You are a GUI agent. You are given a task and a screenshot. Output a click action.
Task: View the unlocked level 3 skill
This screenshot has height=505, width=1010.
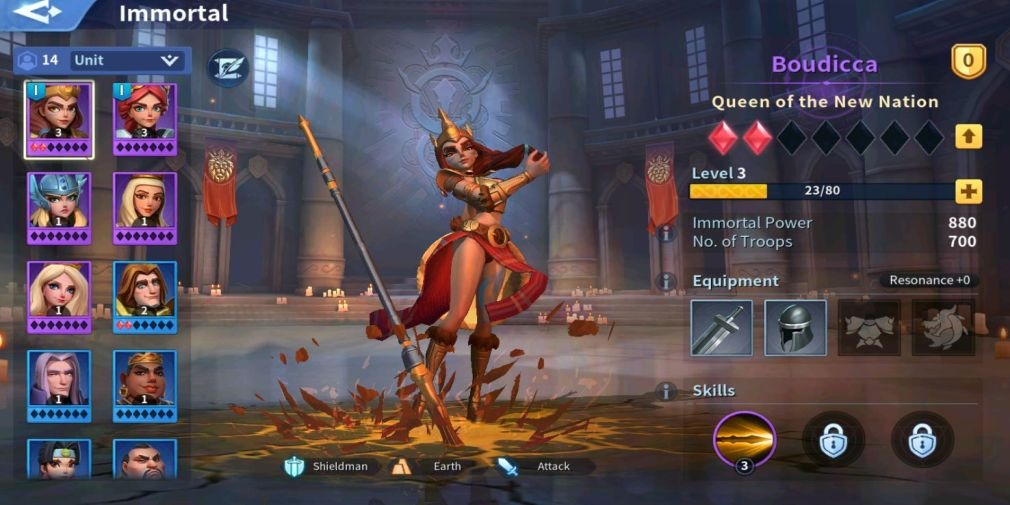pyautogui.click(x=744, y=439)
